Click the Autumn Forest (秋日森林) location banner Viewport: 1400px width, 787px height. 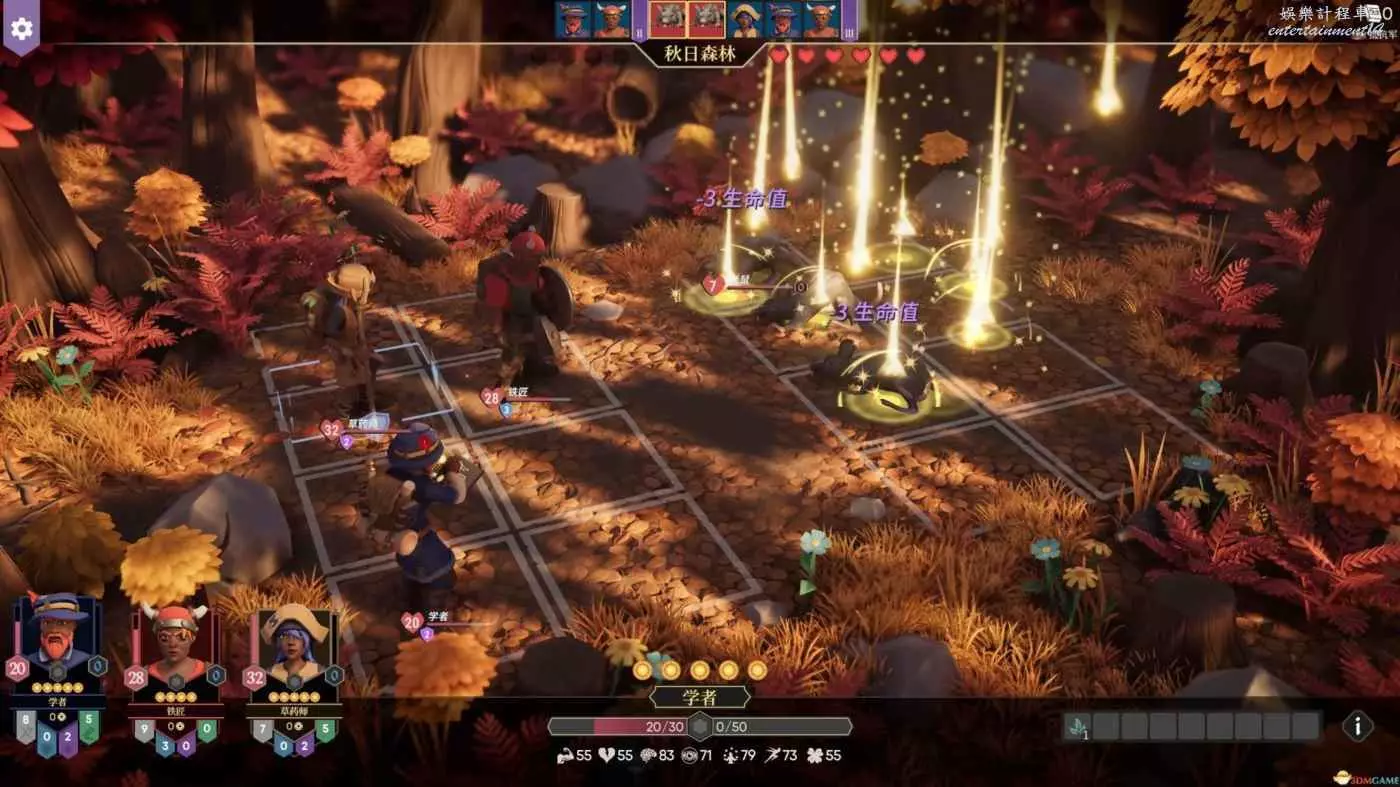click(x=700, y=54)
